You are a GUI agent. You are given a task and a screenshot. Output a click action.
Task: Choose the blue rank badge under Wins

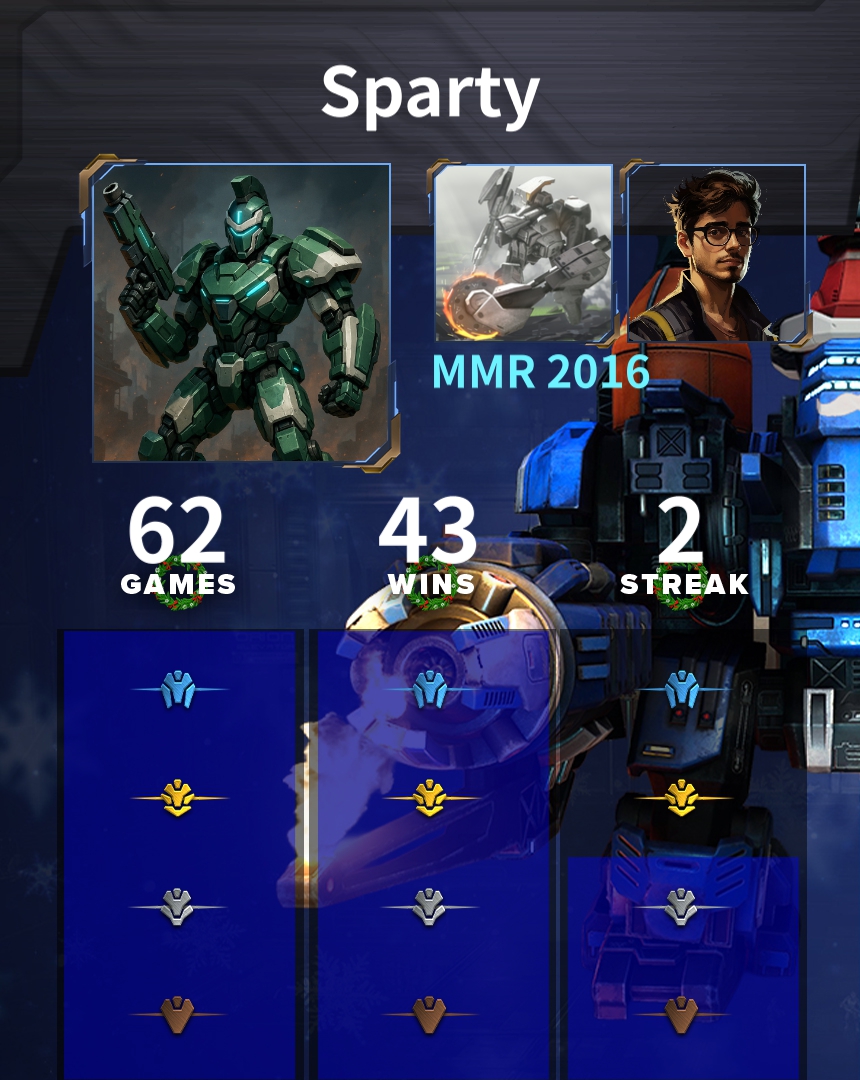pos(430,689)
